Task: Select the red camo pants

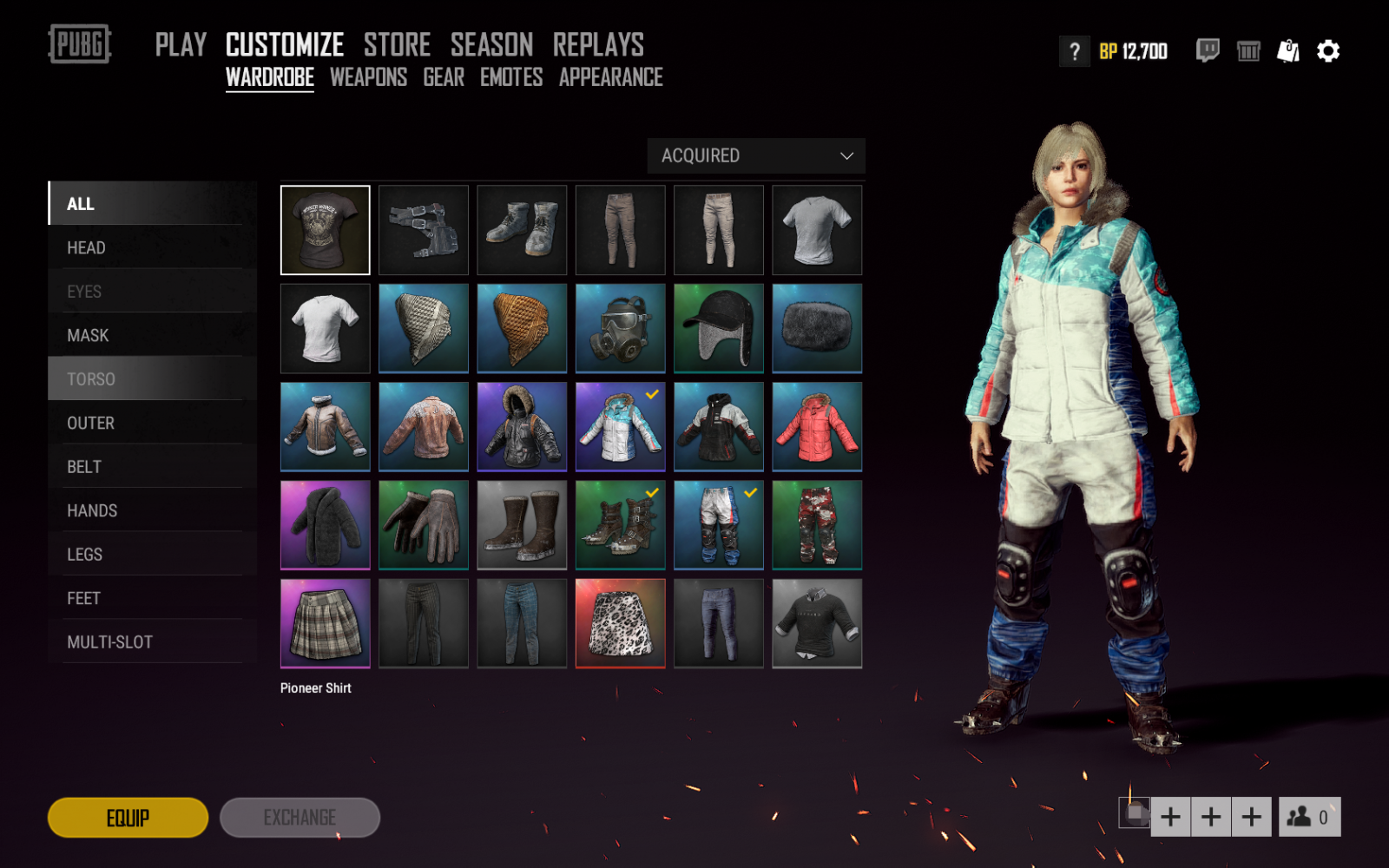Action: tap(817, 525)
